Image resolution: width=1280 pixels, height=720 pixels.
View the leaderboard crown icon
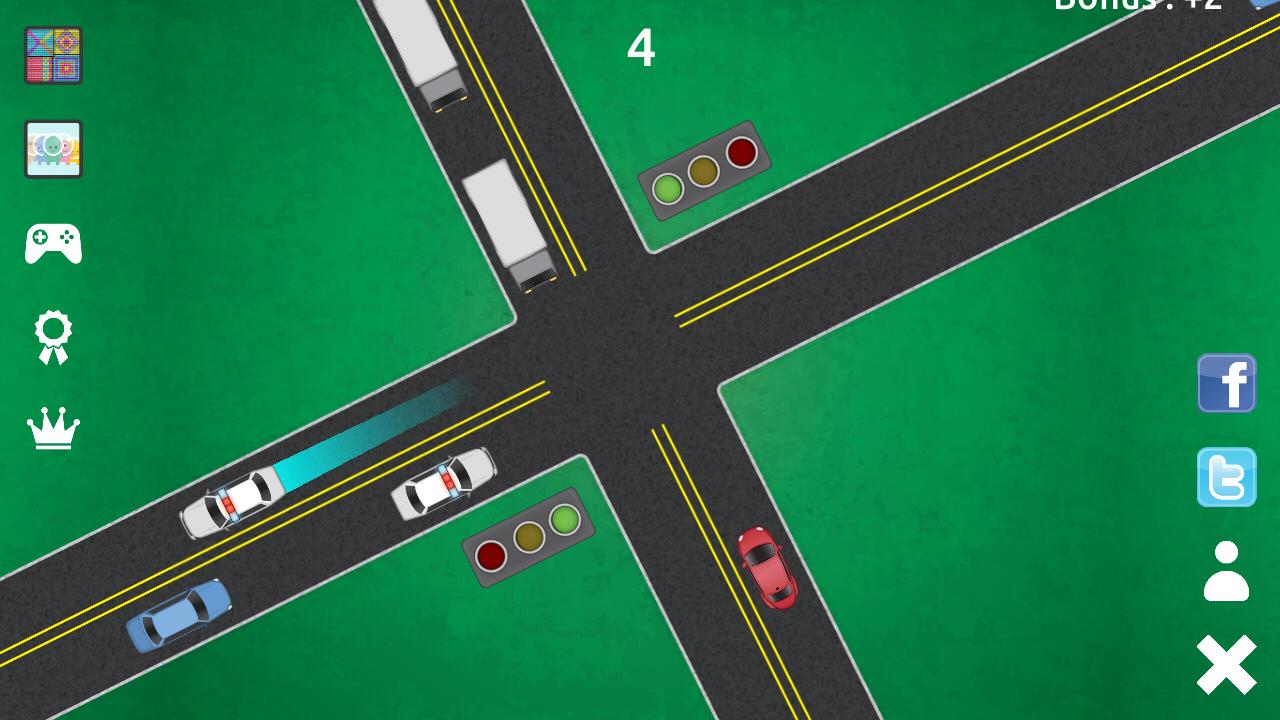52,430
